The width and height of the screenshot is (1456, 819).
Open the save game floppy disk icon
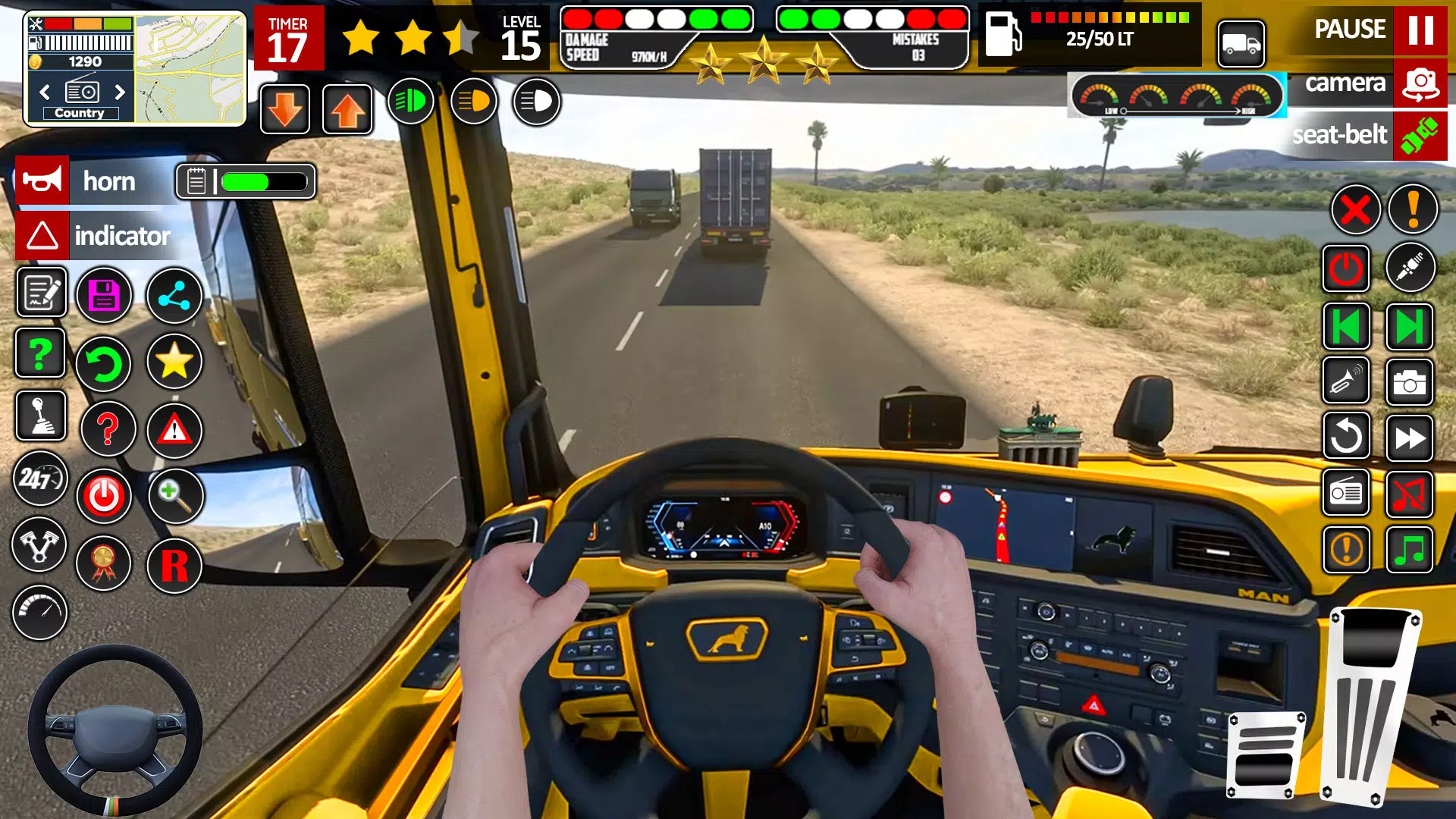pos(106,296)
